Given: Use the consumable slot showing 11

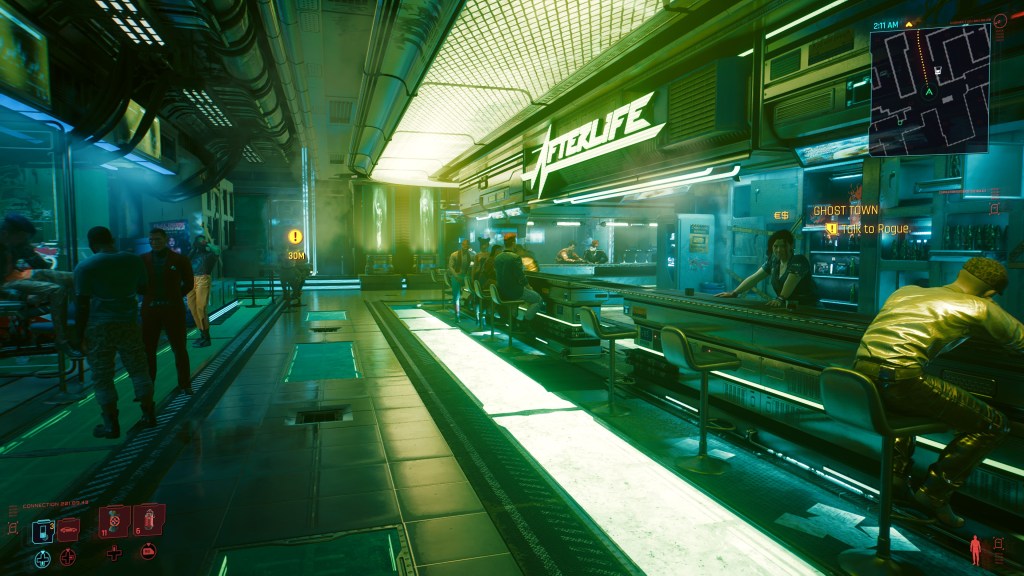Looking at the screenshot, I should point(113,521).
